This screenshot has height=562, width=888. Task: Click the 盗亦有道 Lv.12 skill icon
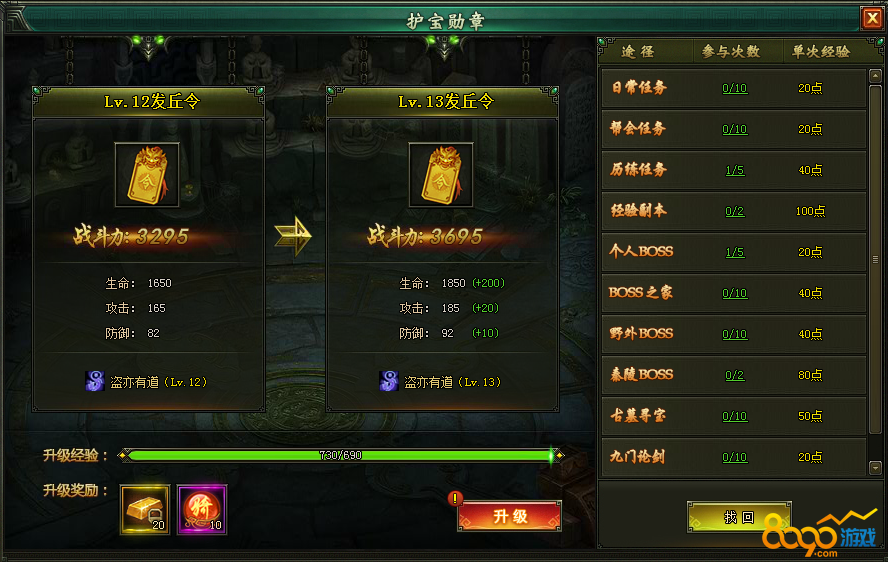tap(95, 381)
